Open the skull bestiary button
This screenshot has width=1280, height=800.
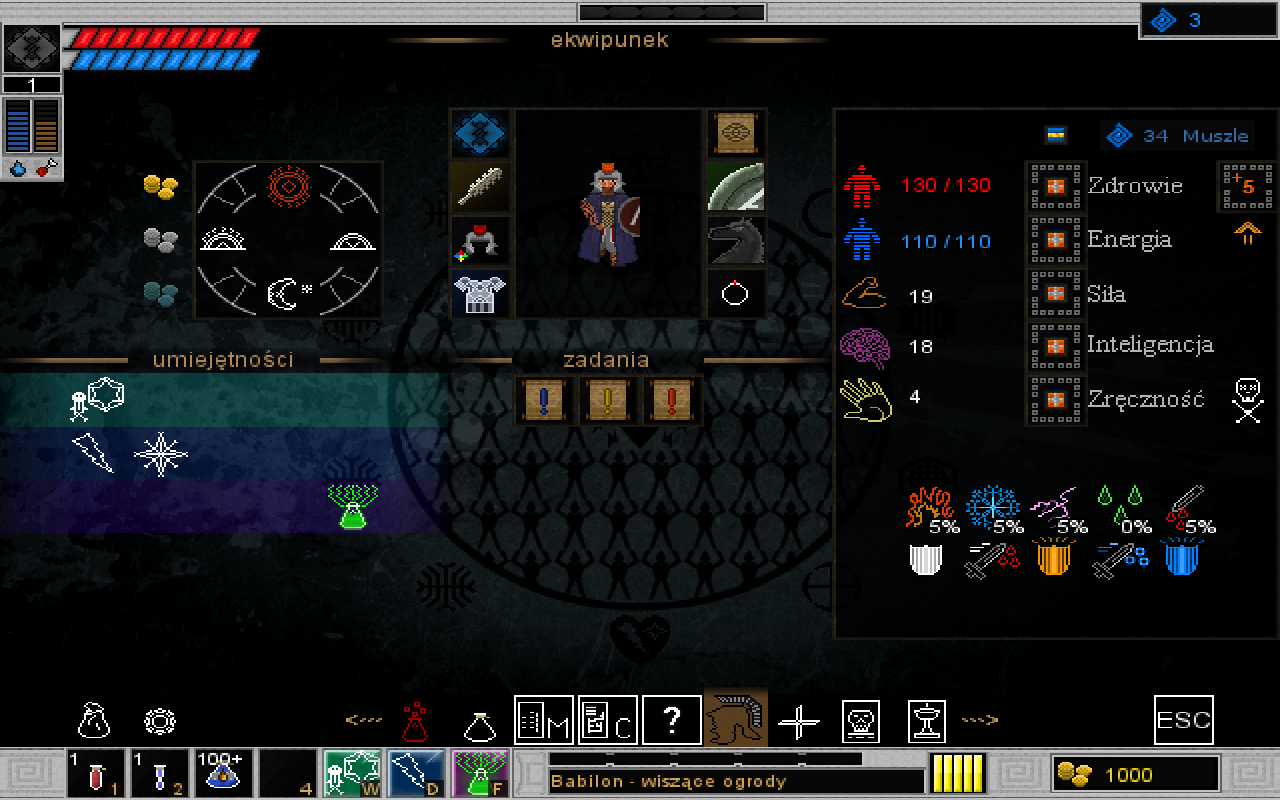[x=861, y=720]
